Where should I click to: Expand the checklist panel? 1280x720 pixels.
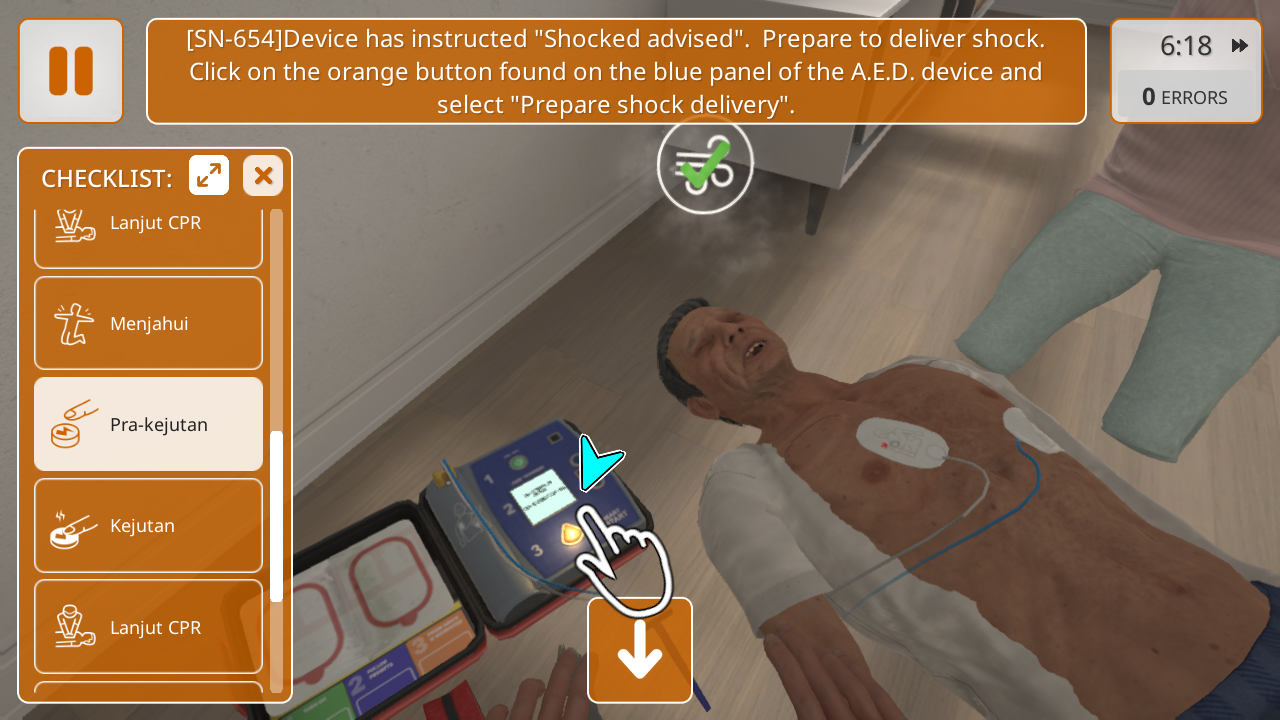pos(209,176)
